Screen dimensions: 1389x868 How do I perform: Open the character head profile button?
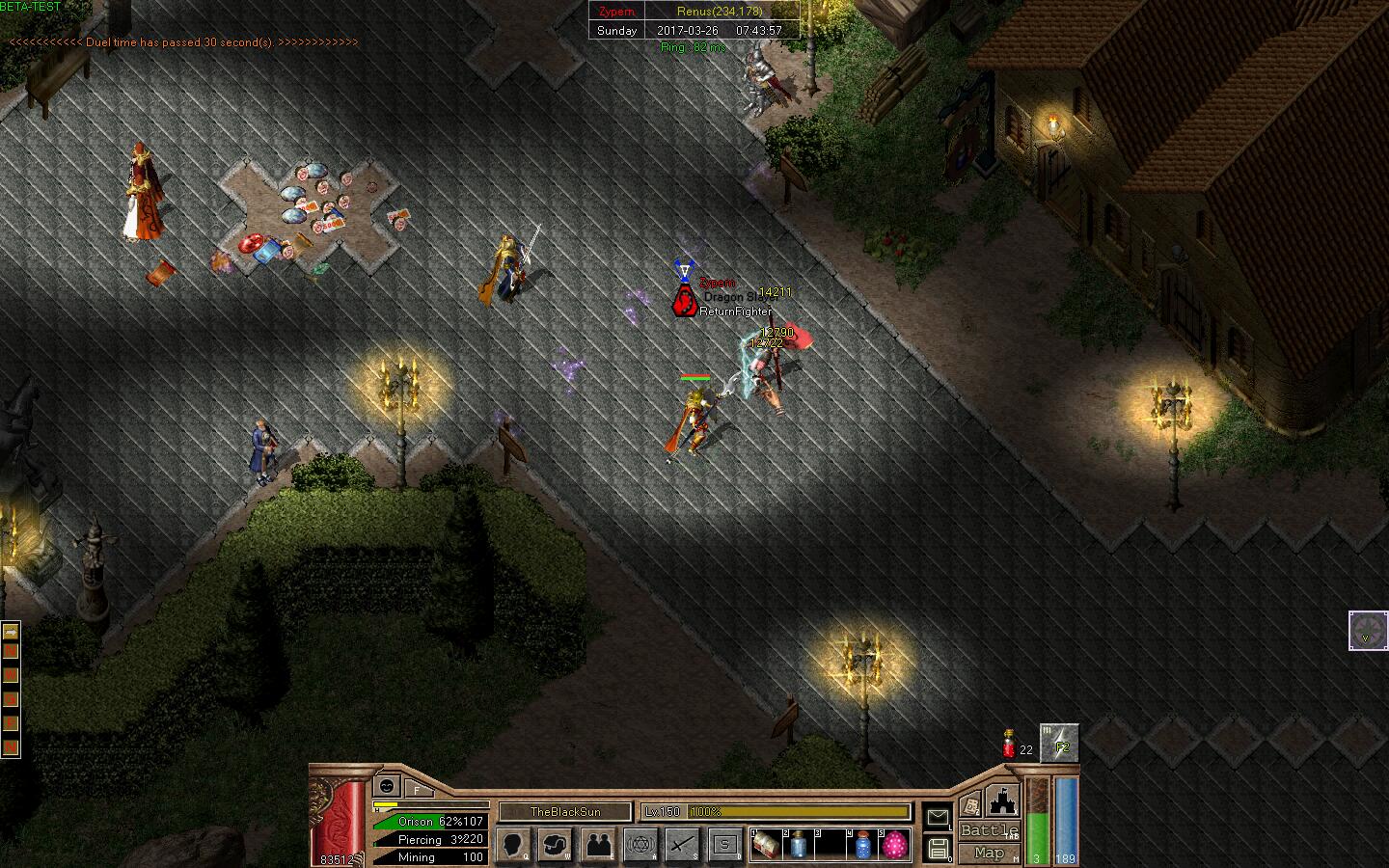coord(514,844)
